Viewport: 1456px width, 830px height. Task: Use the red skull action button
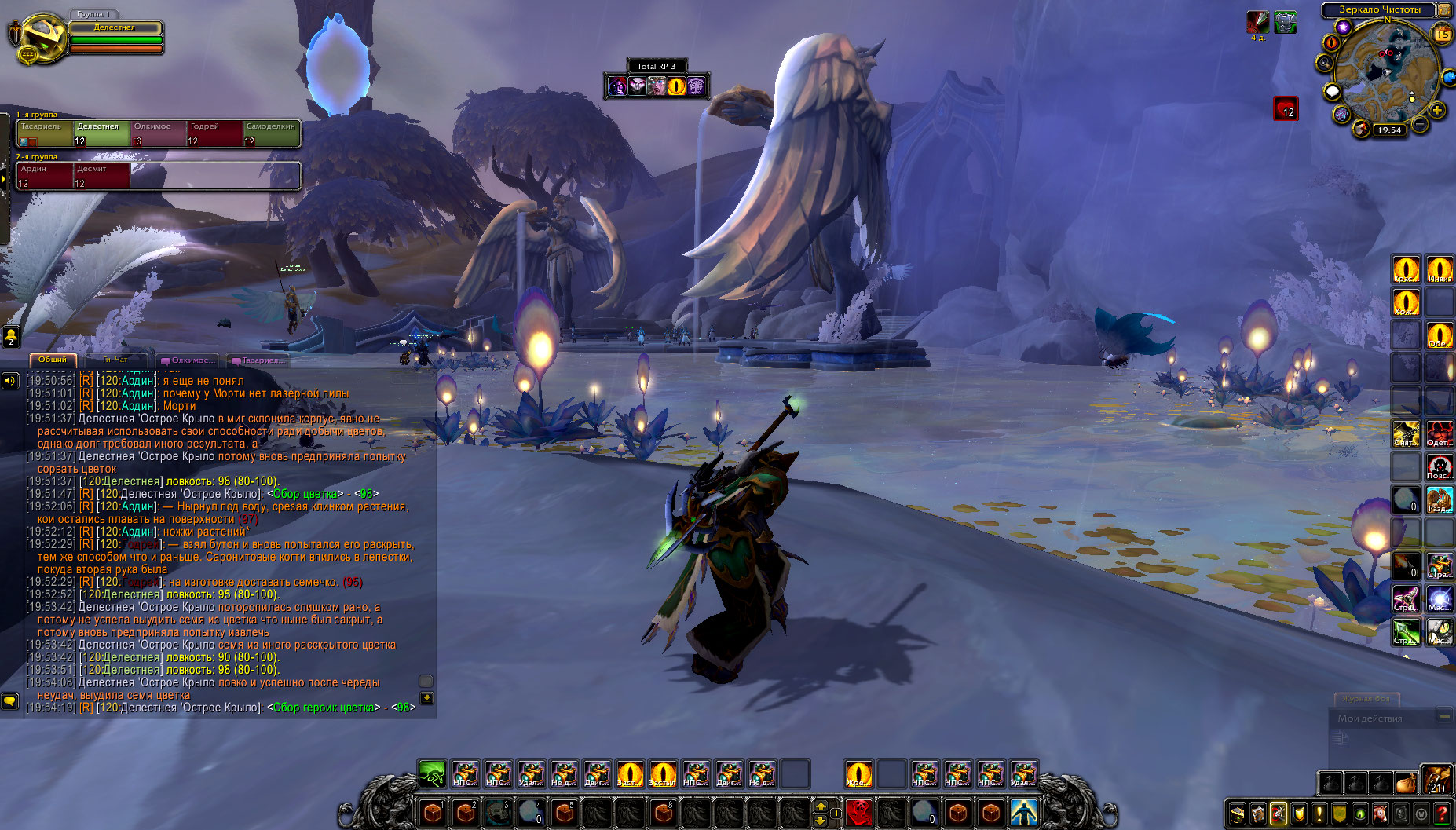[x=859, y=812]
